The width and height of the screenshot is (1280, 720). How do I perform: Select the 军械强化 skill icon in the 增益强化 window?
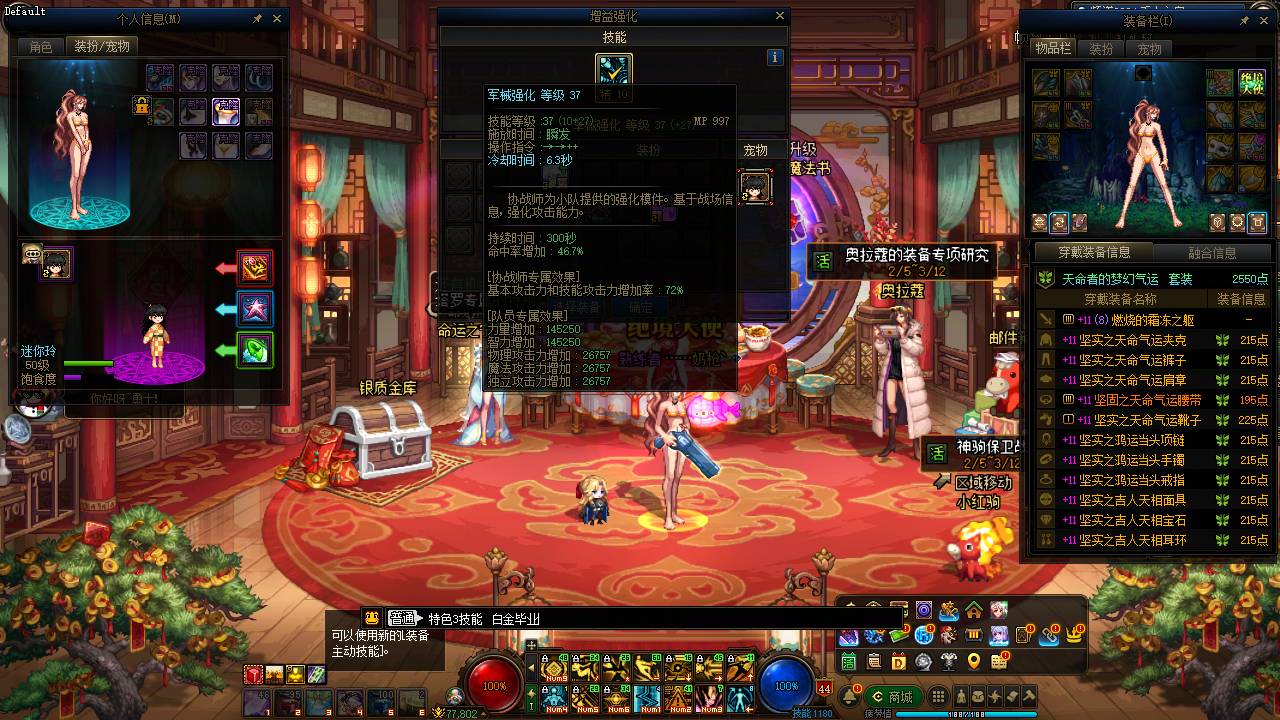click(x=613, y=70)
